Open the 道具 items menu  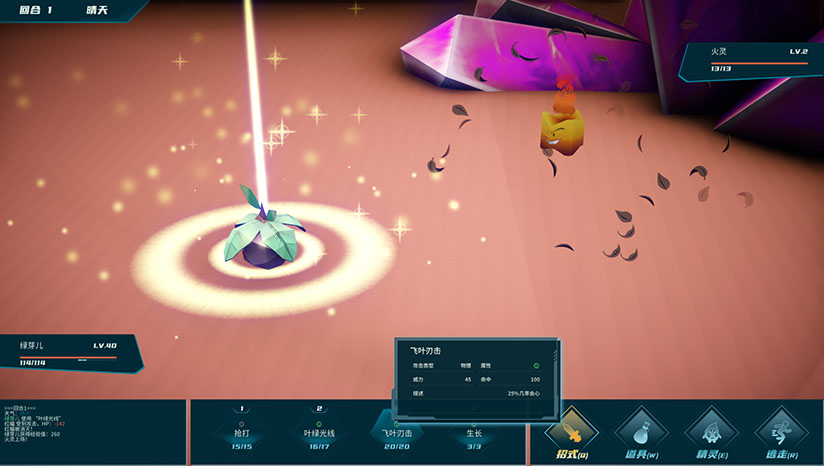click(x=641, y=432)
